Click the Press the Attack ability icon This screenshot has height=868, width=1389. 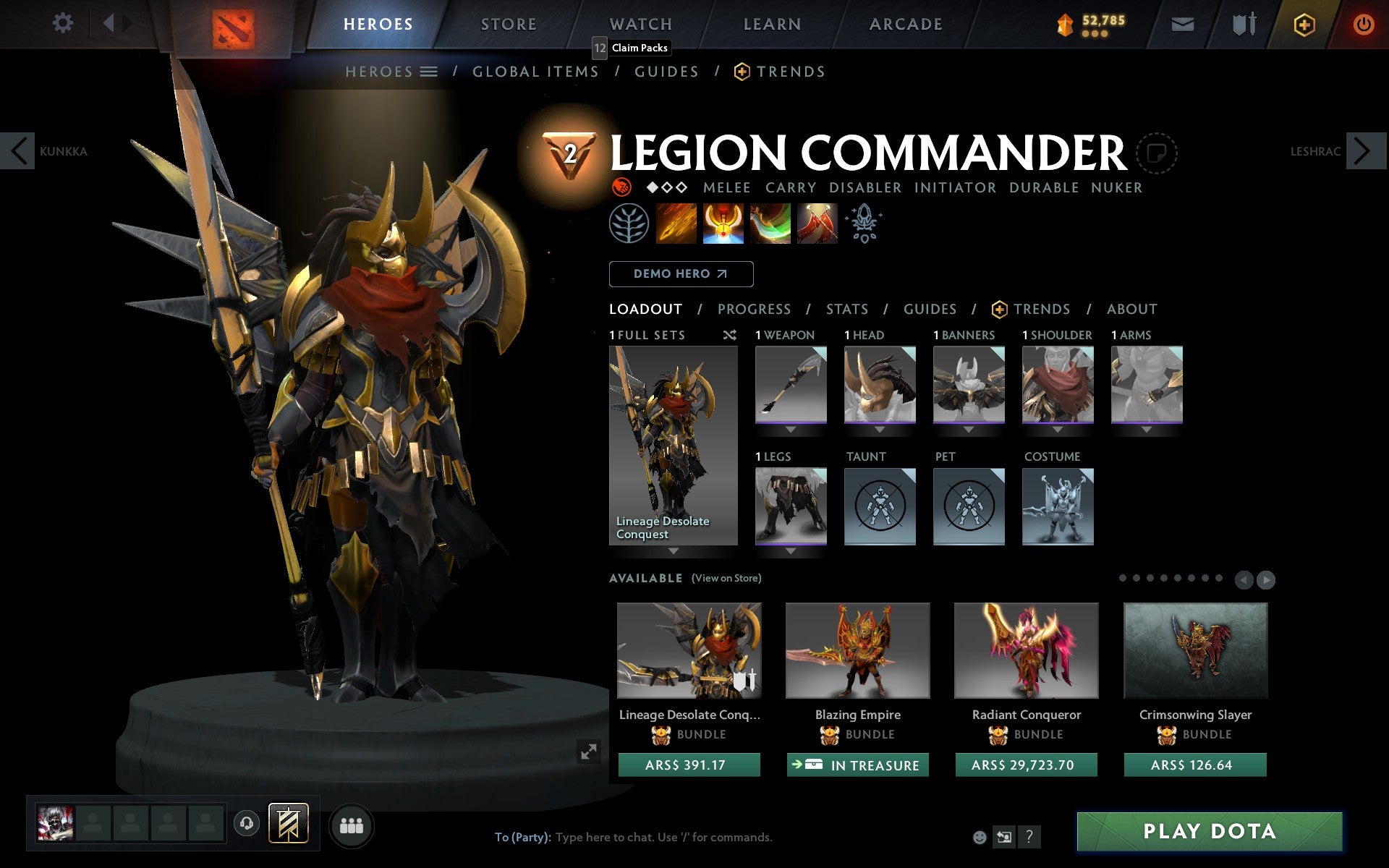click(723, 224)
